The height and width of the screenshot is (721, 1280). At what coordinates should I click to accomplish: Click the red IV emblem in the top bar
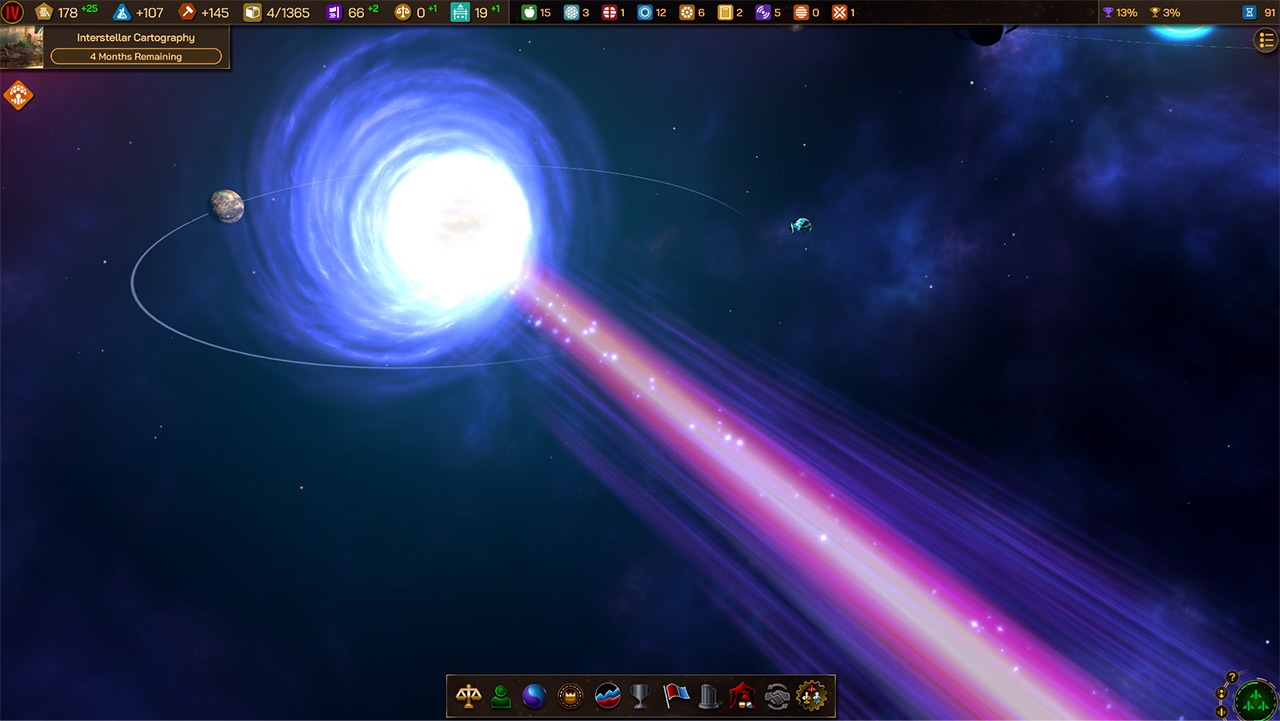tap(13, 13)
